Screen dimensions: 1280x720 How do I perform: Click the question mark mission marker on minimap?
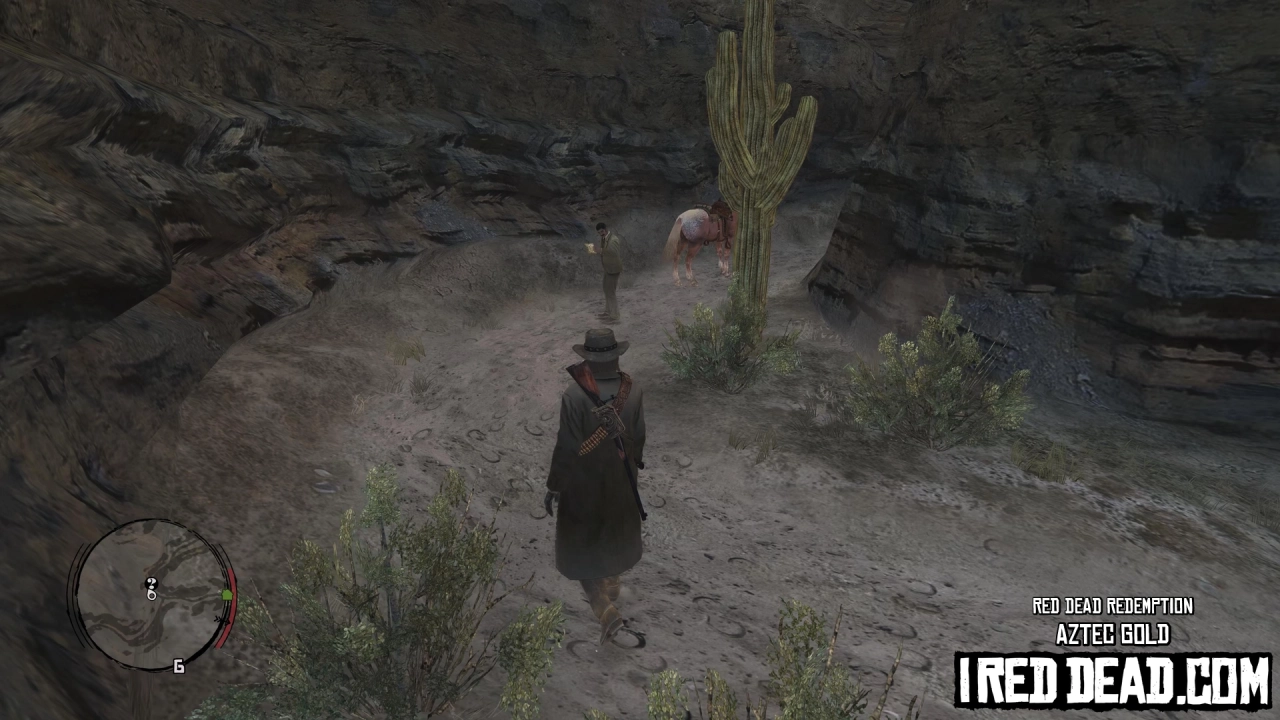coord(152,583)
